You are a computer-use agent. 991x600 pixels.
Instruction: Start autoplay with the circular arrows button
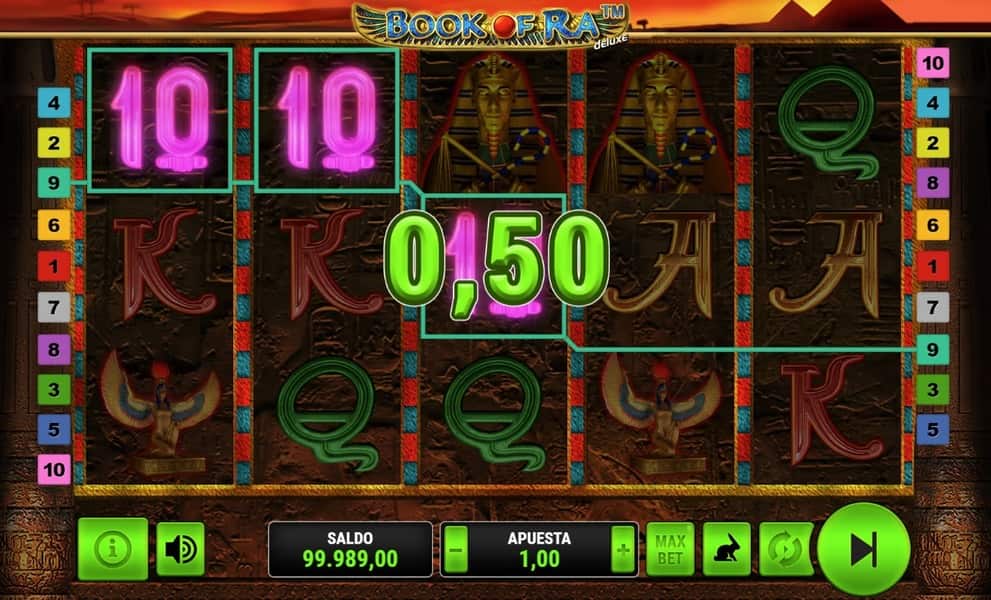(783, 549)
